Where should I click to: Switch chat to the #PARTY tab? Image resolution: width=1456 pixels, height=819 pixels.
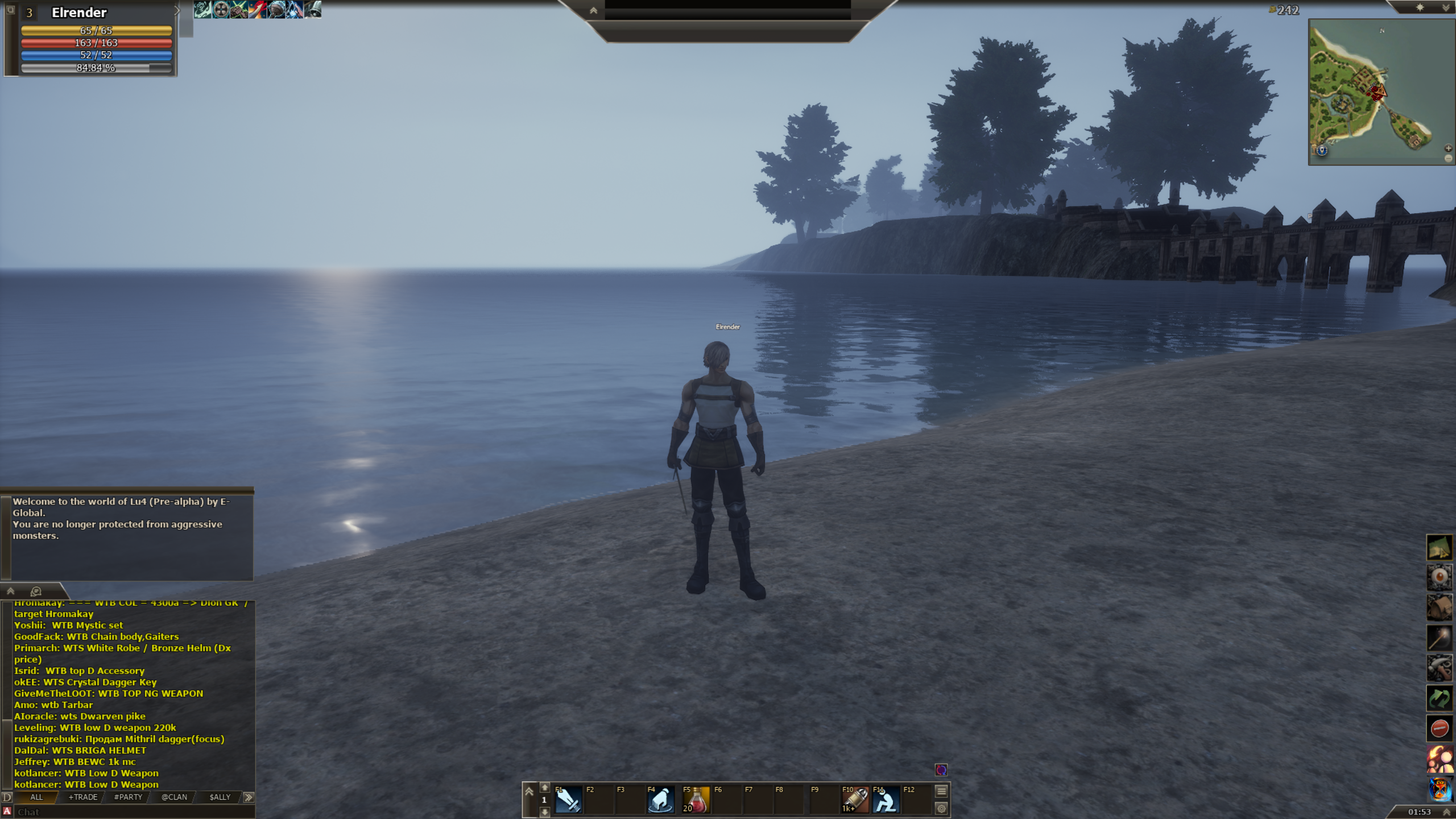(x=128, y=797)
